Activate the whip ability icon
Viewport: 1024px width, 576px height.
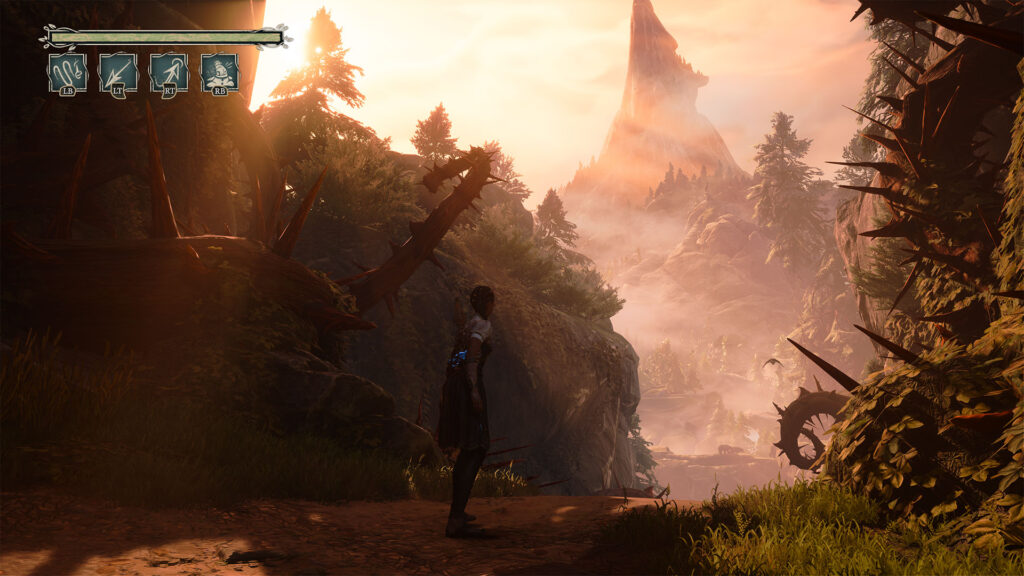67,73
